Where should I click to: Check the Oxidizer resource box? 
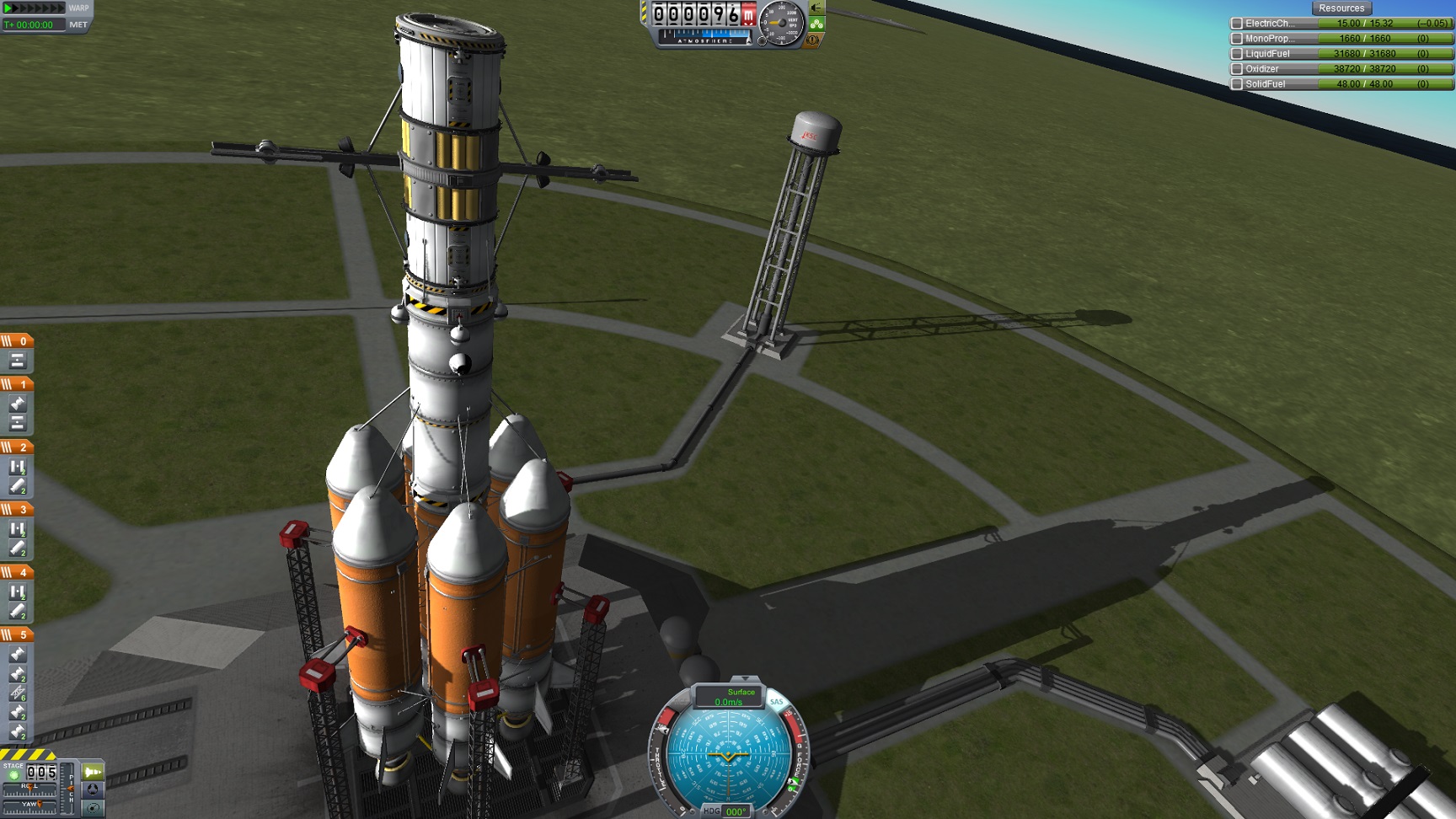[x=1237, y=69]
